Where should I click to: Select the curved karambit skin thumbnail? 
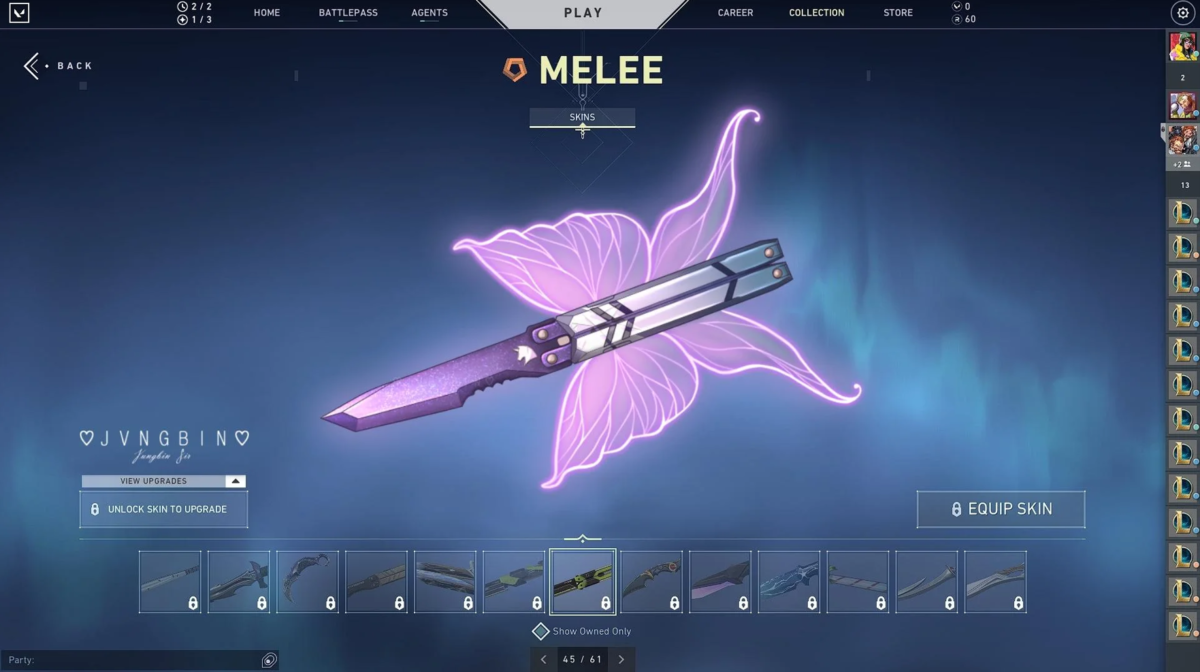click(x=307, y=581)
